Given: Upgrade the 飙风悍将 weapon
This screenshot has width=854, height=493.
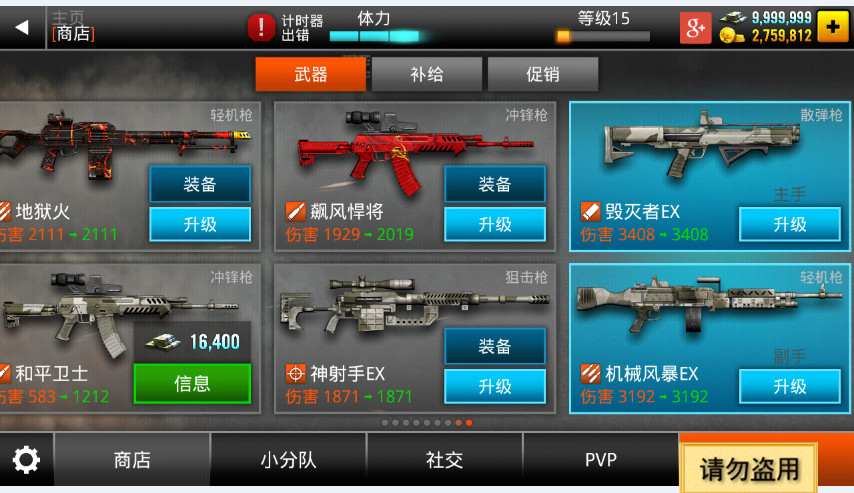Looking at the screenshot, I should tap(495, 224).
